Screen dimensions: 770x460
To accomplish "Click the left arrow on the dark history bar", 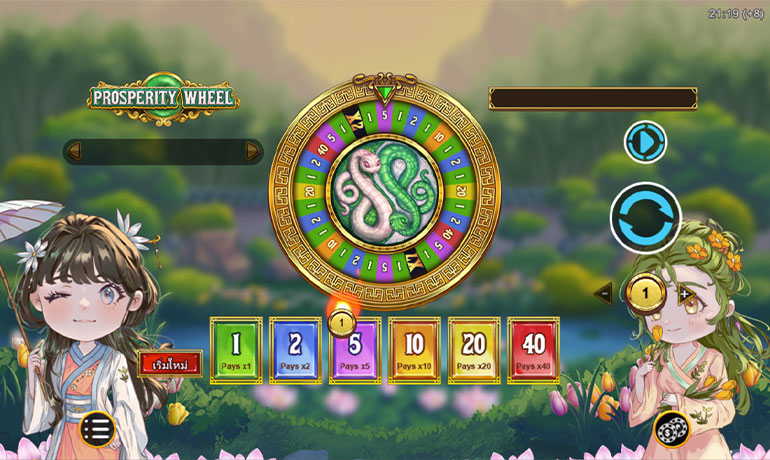I will click(73, 151).
